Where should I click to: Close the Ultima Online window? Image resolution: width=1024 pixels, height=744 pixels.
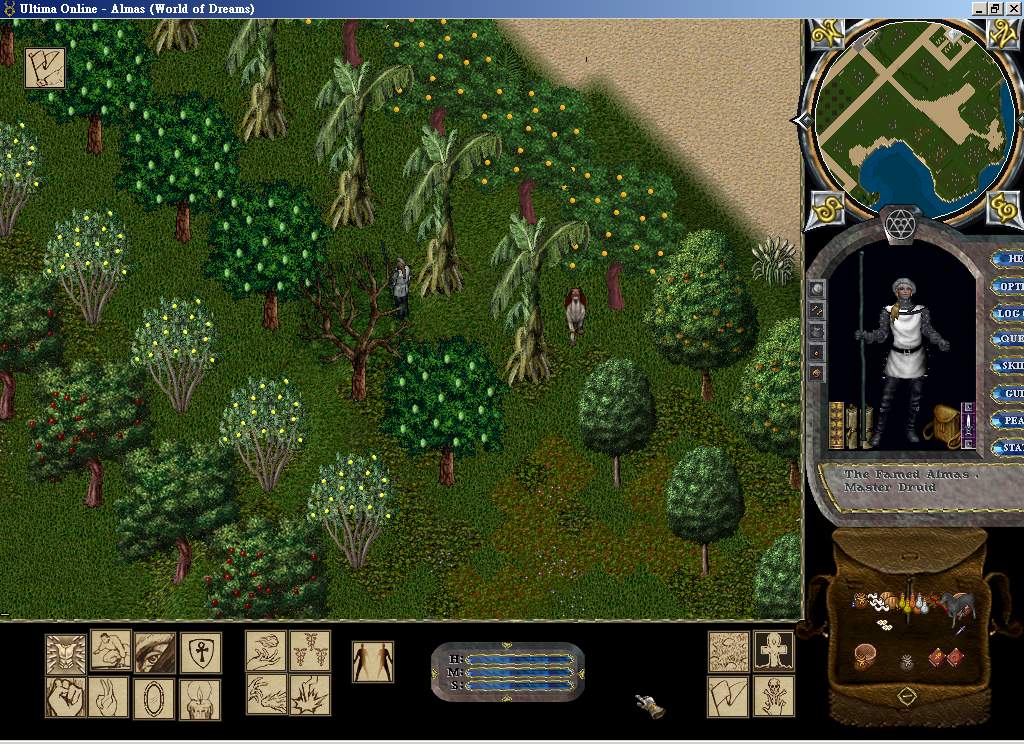click(x=1013, y=8)
